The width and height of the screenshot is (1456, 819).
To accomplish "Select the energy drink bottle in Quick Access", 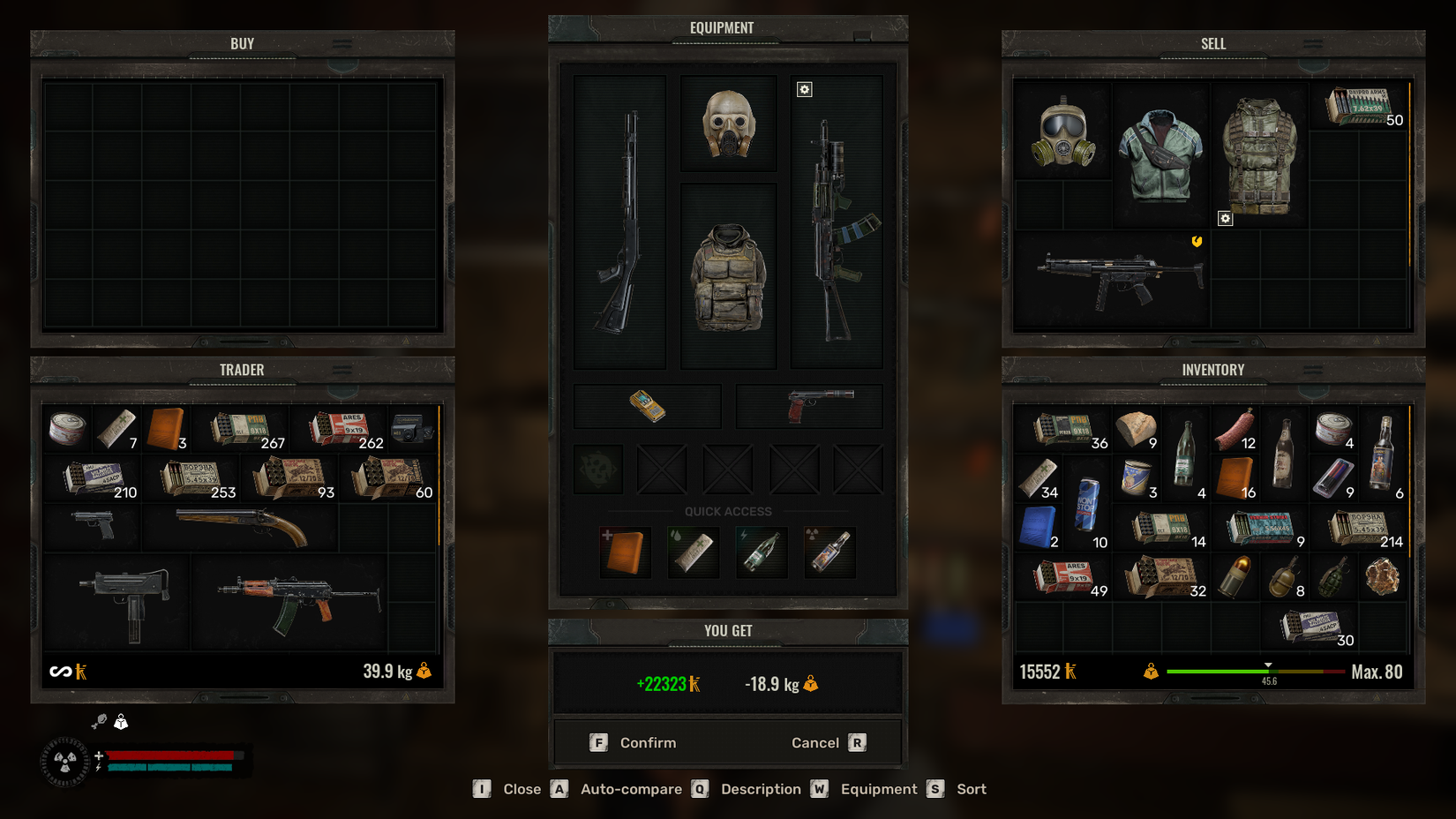I will (x=761, y=552).
